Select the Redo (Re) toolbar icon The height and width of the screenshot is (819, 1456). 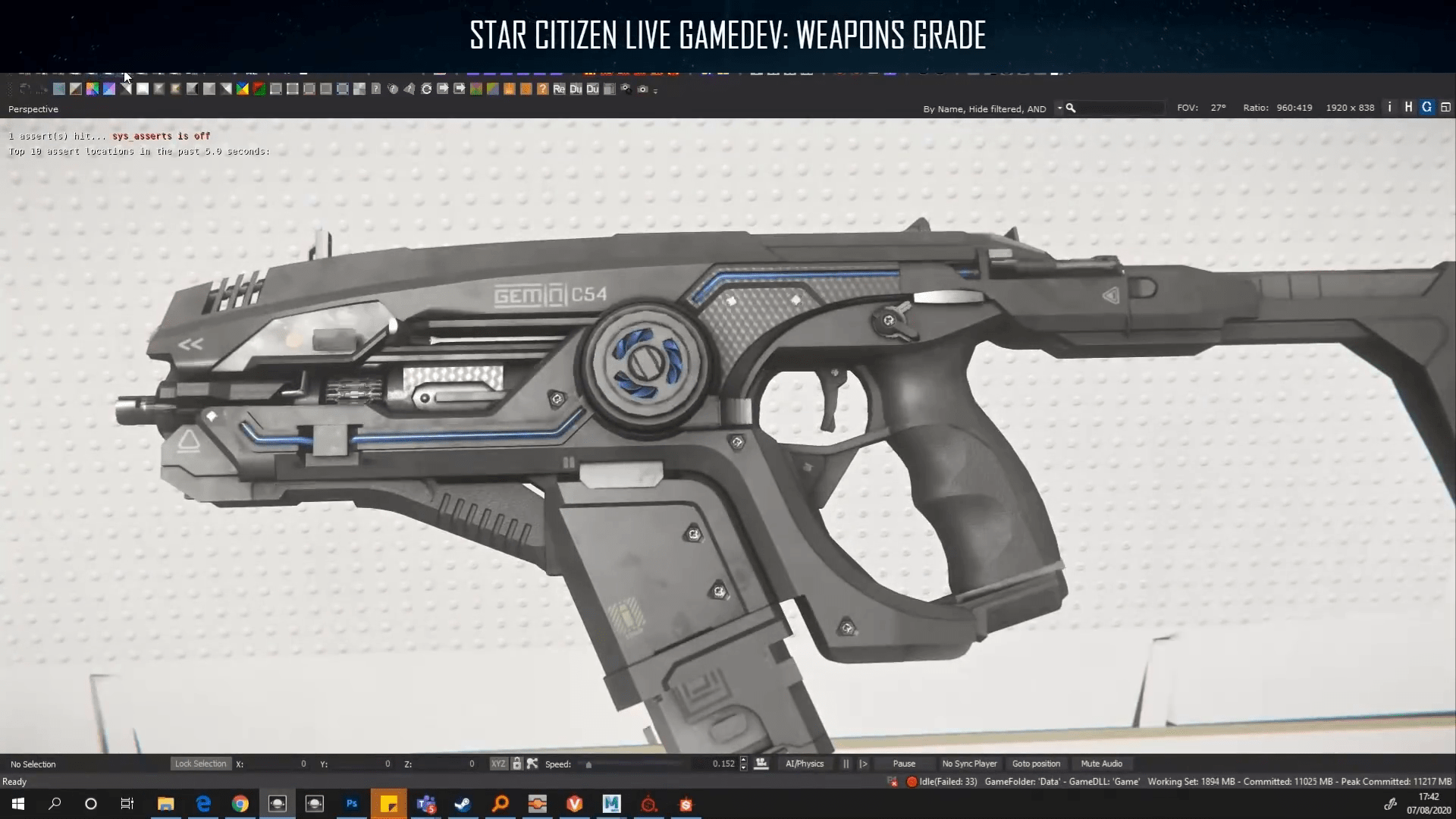560,89
